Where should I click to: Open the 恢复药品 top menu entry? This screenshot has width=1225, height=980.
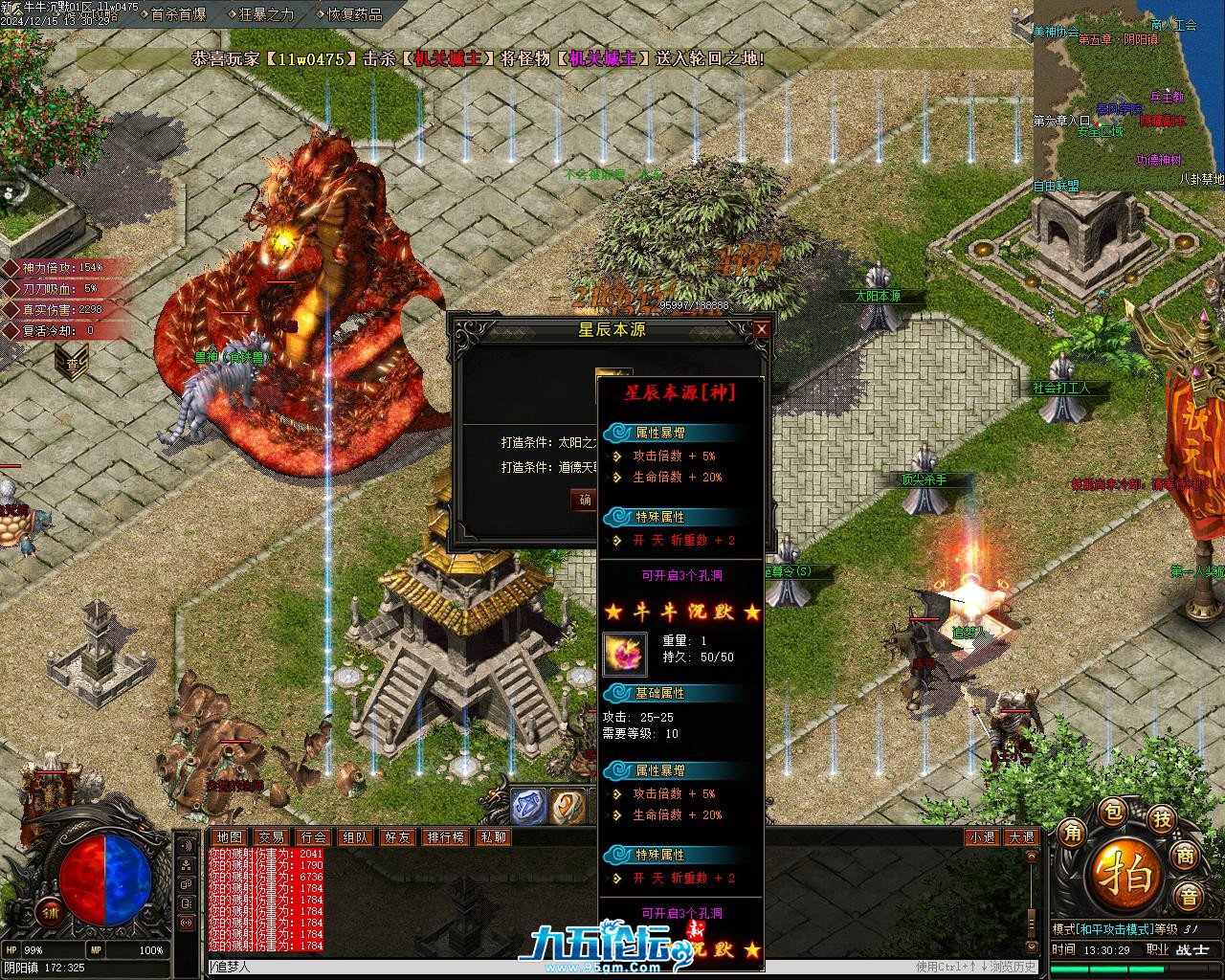354,14
